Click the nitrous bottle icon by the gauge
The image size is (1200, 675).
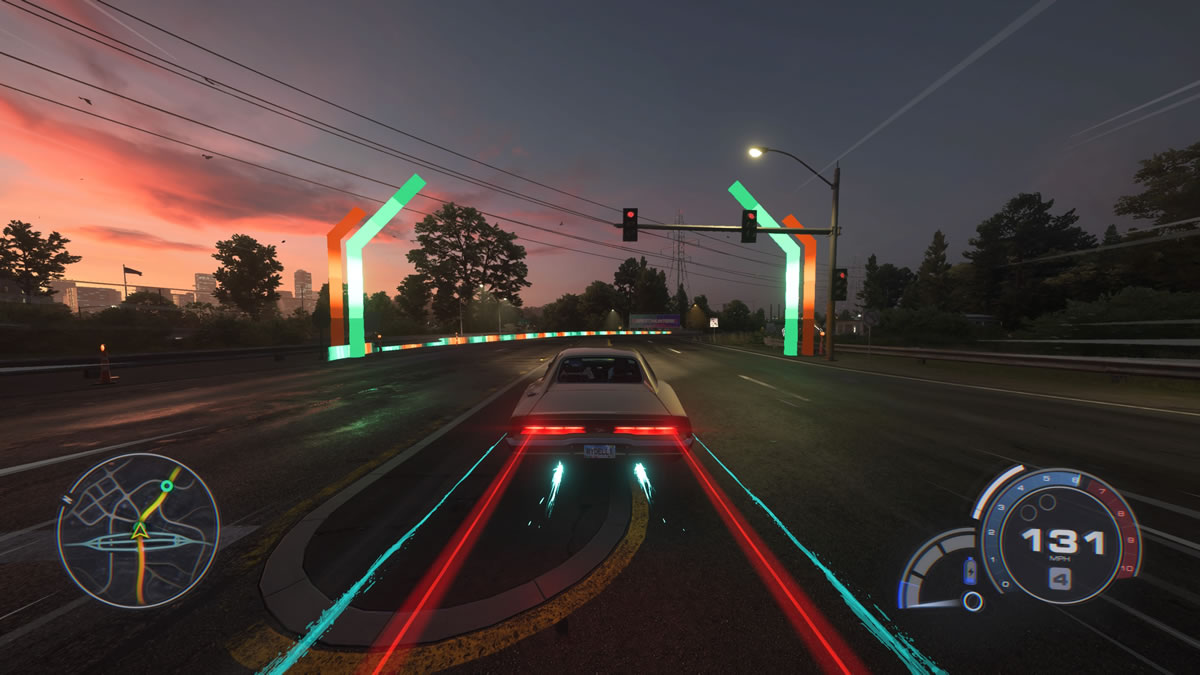tap(969, 571)
